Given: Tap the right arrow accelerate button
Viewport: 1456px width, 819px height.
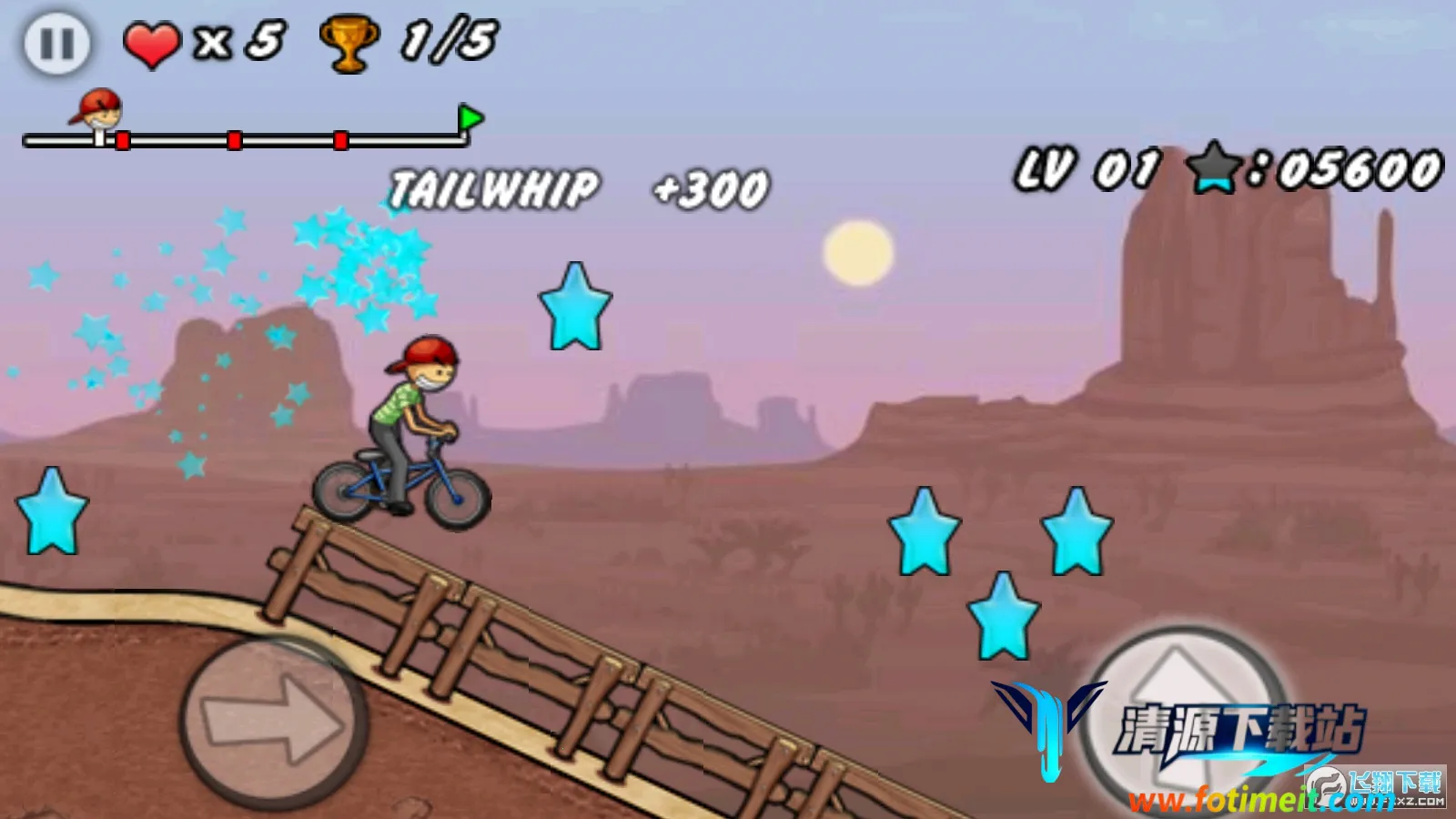Looking at the screenshot, I should click(273, 719).
